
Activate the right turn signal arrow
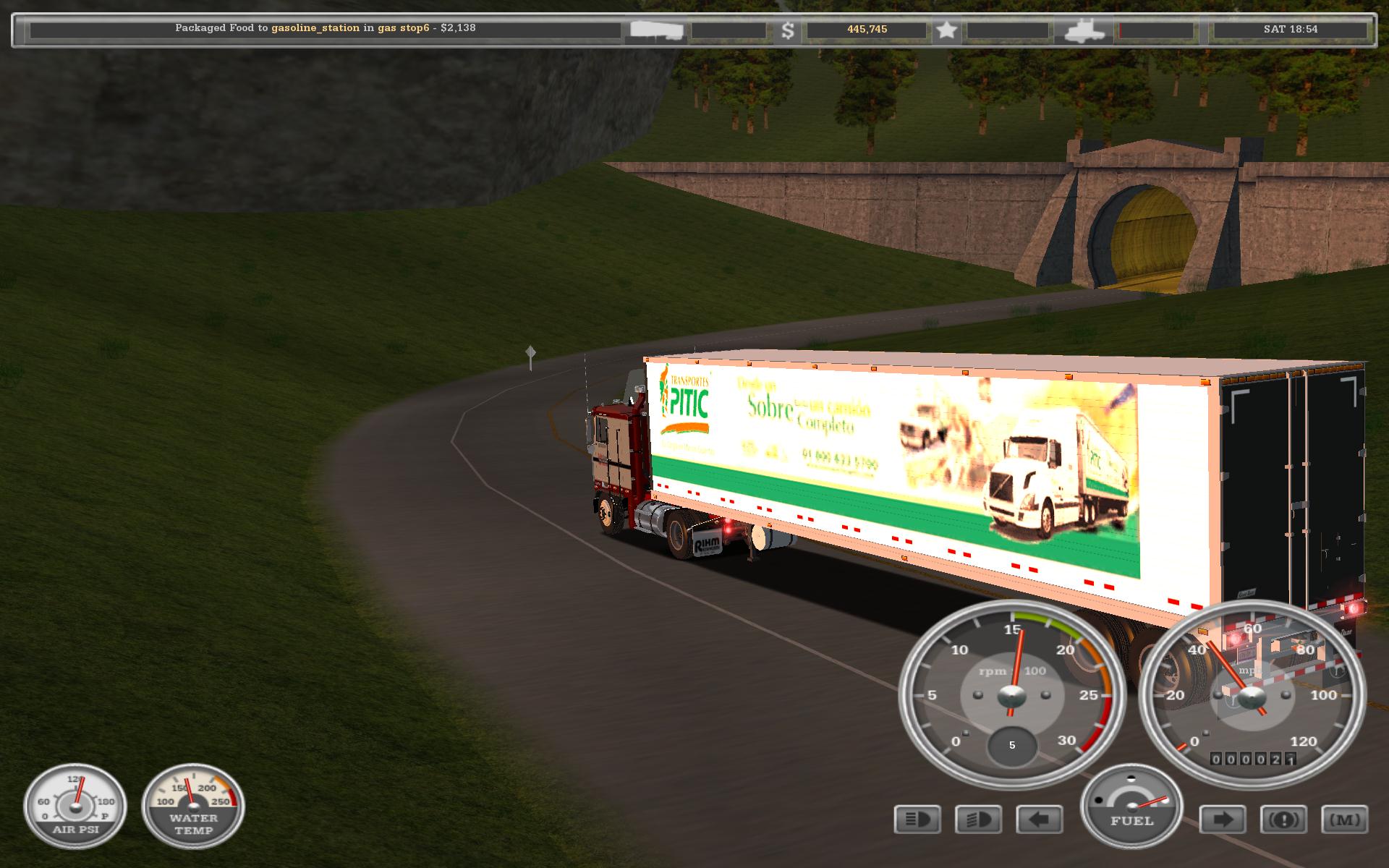pyautogui.click(x=1223, y=820)
